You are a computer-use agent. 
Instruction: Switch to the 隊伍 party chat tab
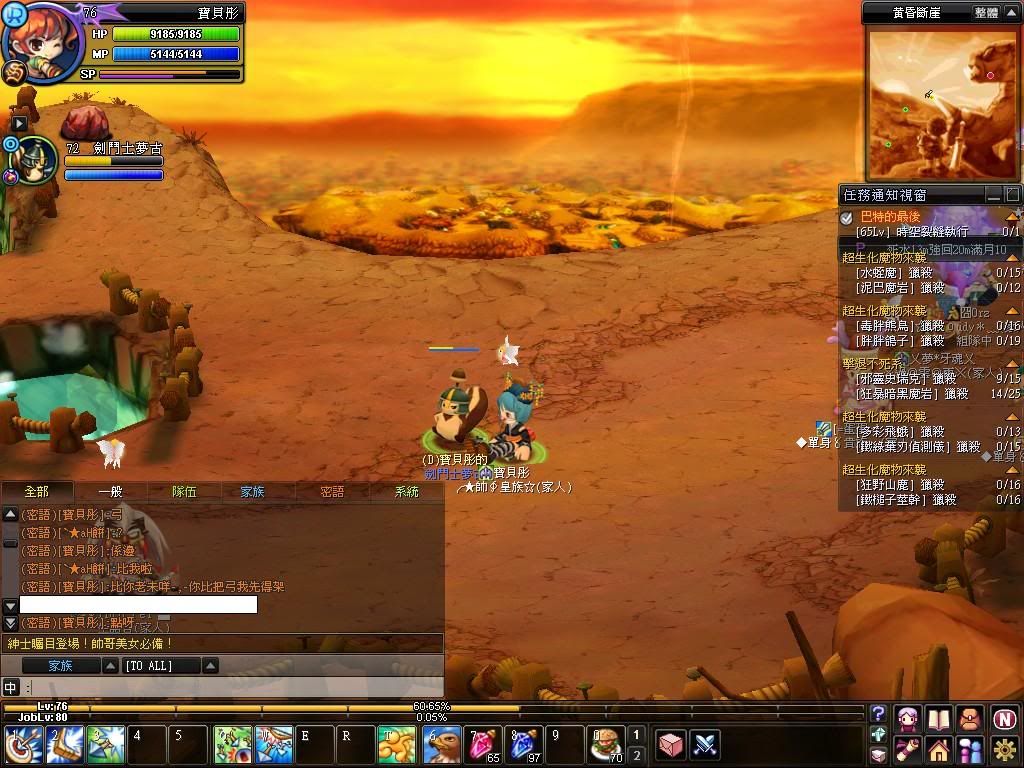[184, 492]
